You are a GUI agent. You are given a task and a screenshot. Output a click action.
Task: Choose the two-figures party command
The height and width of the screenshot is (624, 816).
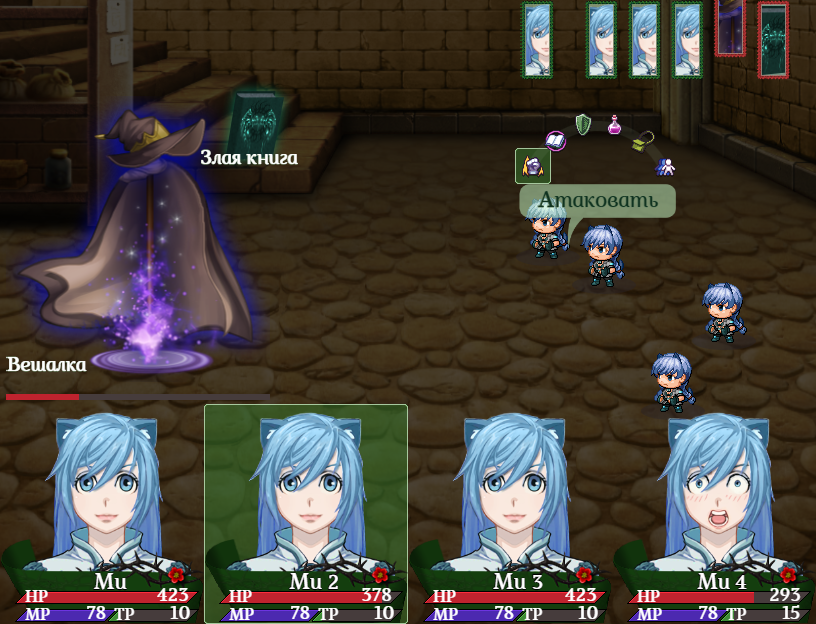(666, 166)
